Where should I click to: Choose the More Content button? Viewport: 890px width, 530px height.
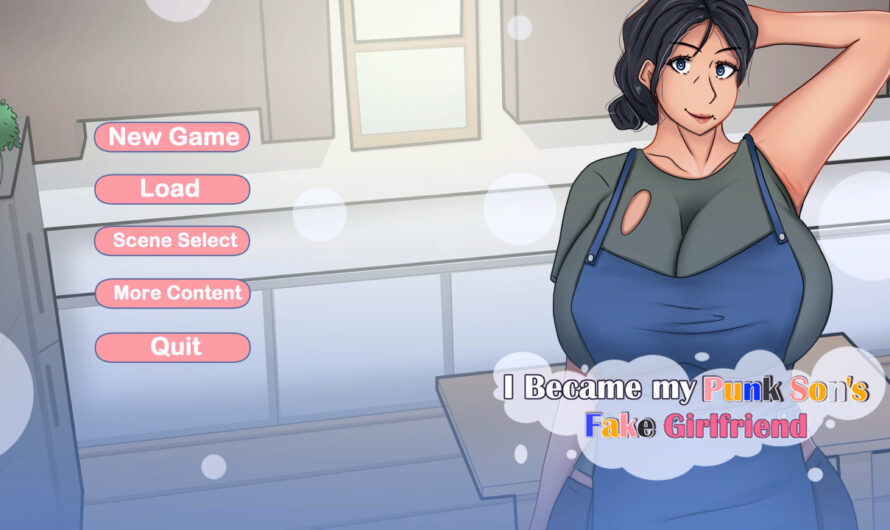[x=172, y=294]
